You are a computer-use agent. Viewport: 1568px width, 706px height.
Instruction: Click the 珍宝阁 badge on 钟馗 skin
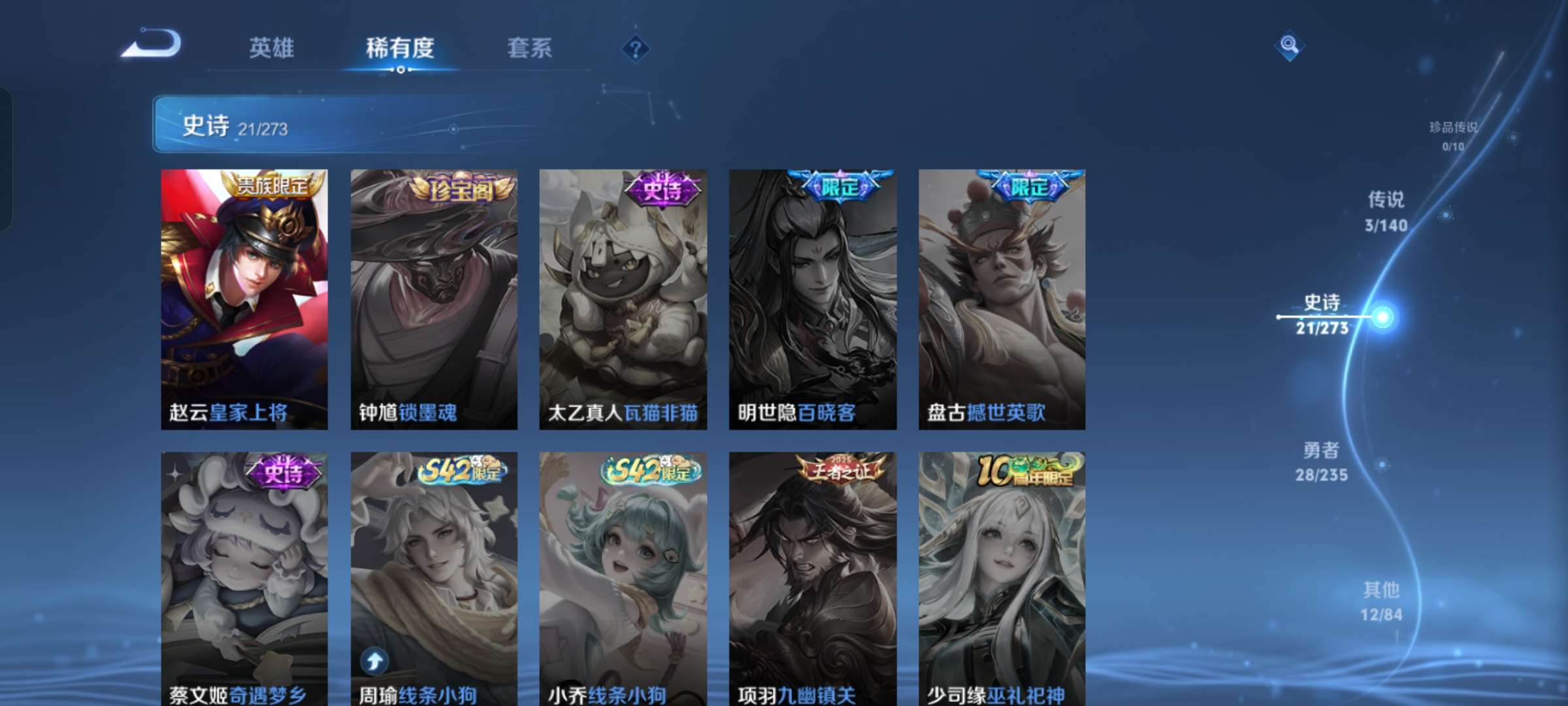464,190
